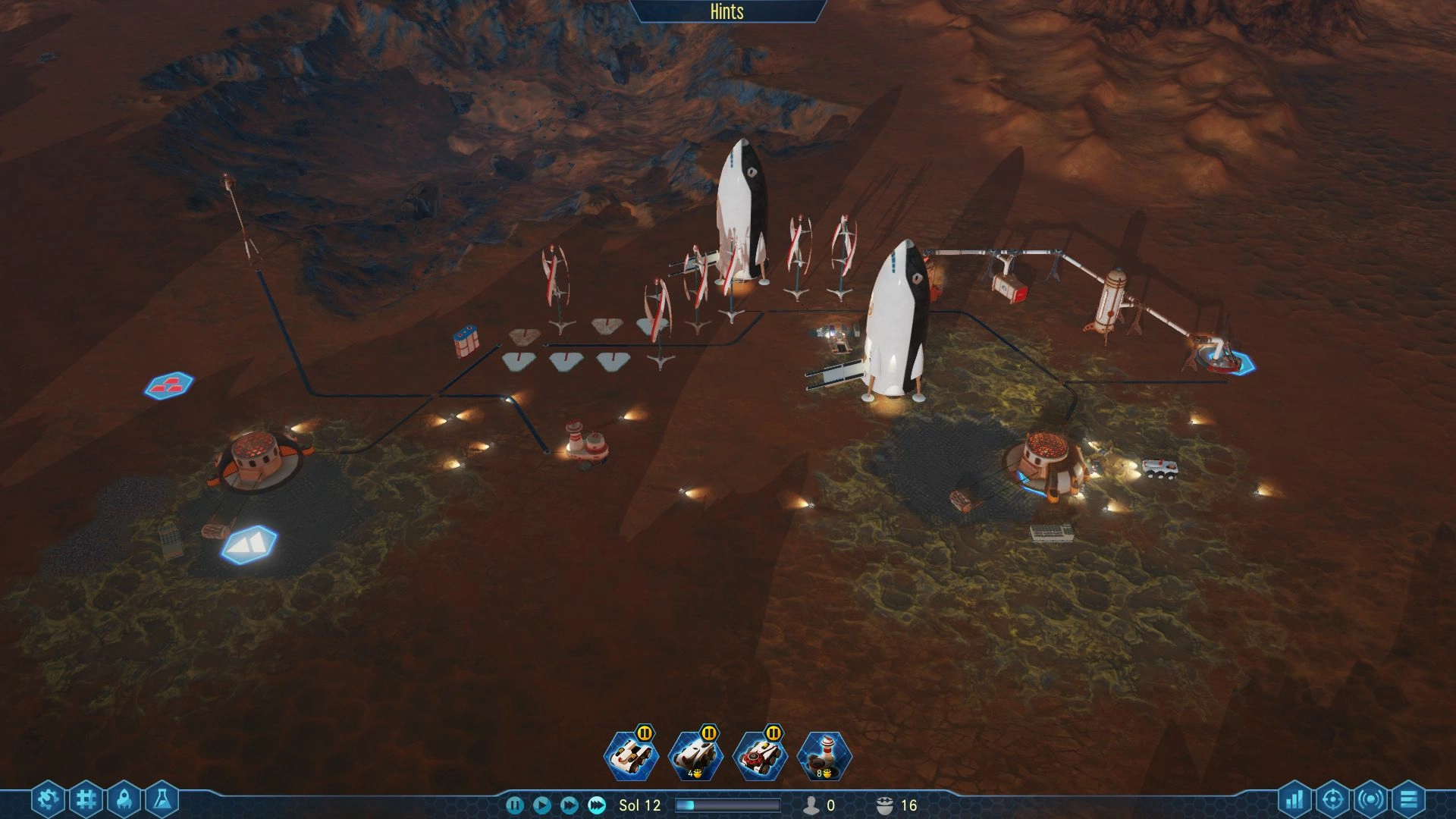Image resolution: width=1456 pixels, height=819 pixels.
Task: Select the drone hub with eight drones
Action: (825, 756)
